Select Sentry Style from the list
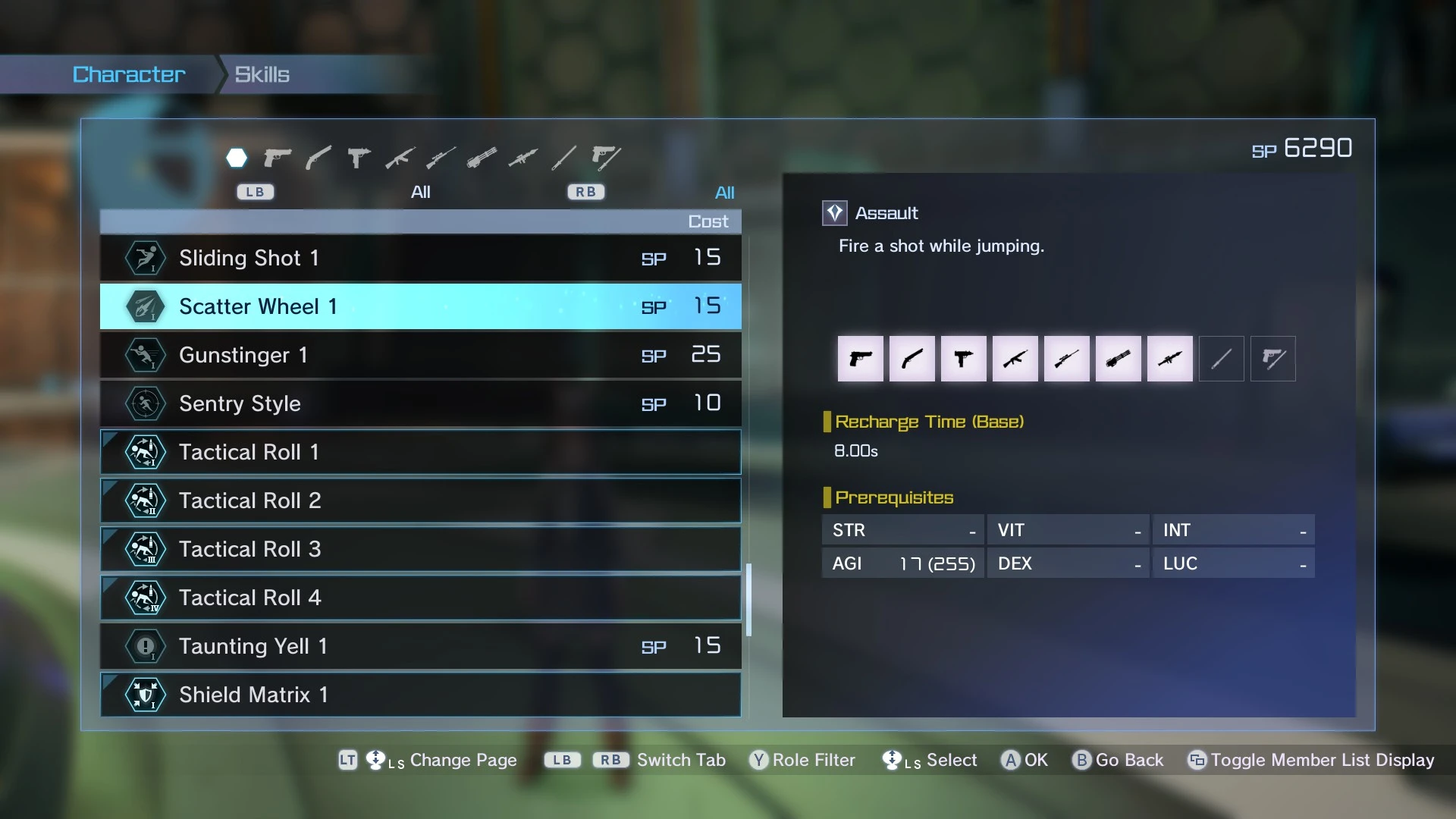The image size is (1456, 819). click(420, 403)
